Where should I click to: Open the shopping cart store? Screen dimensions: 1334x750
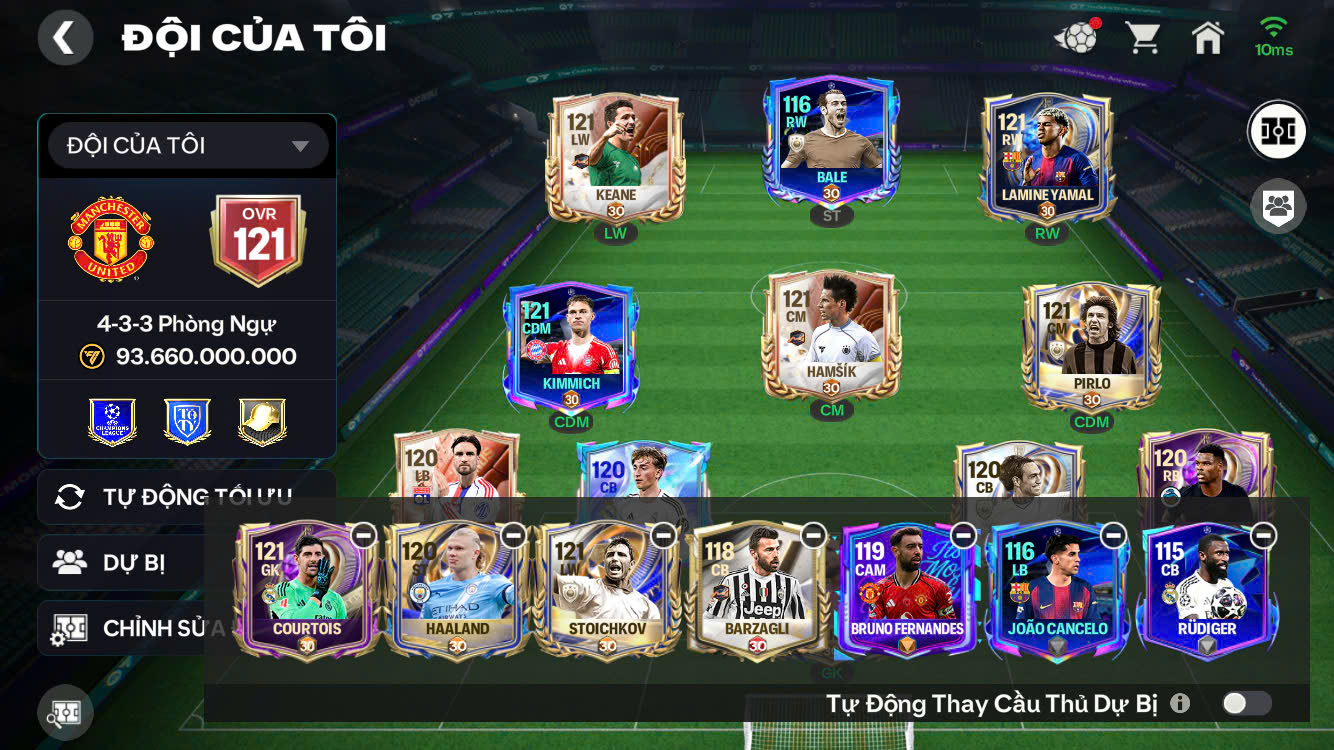coord(1142,38)
